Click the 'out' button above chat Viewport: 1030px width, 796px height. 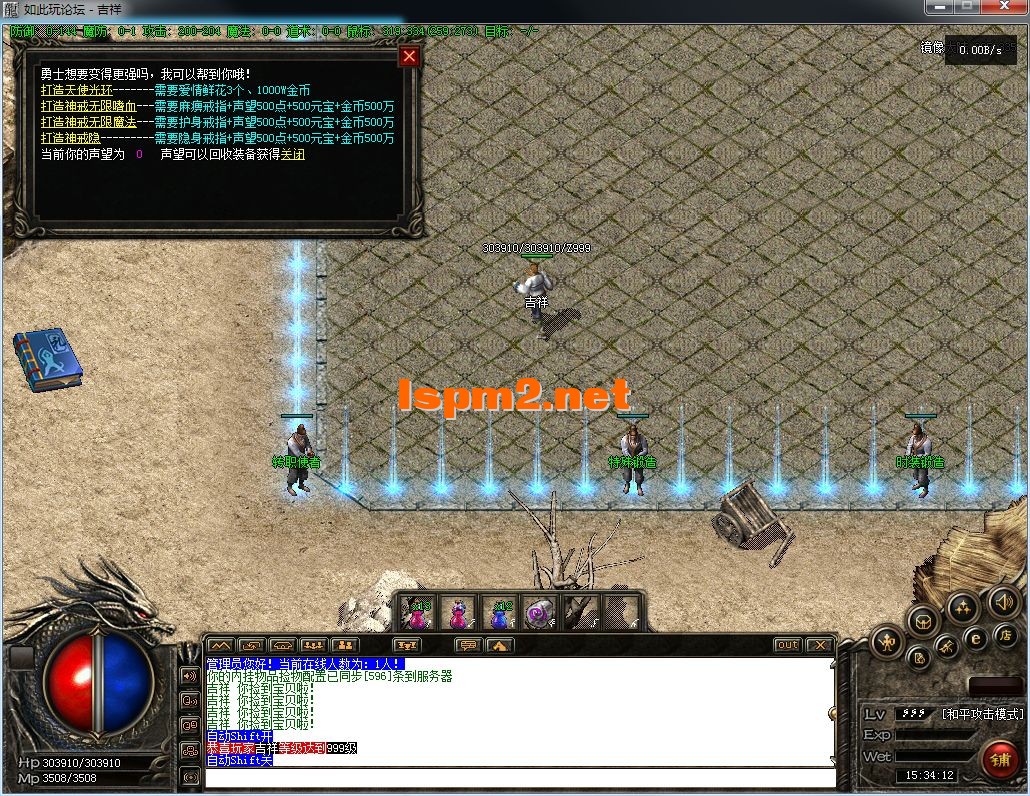coord(788,645)
